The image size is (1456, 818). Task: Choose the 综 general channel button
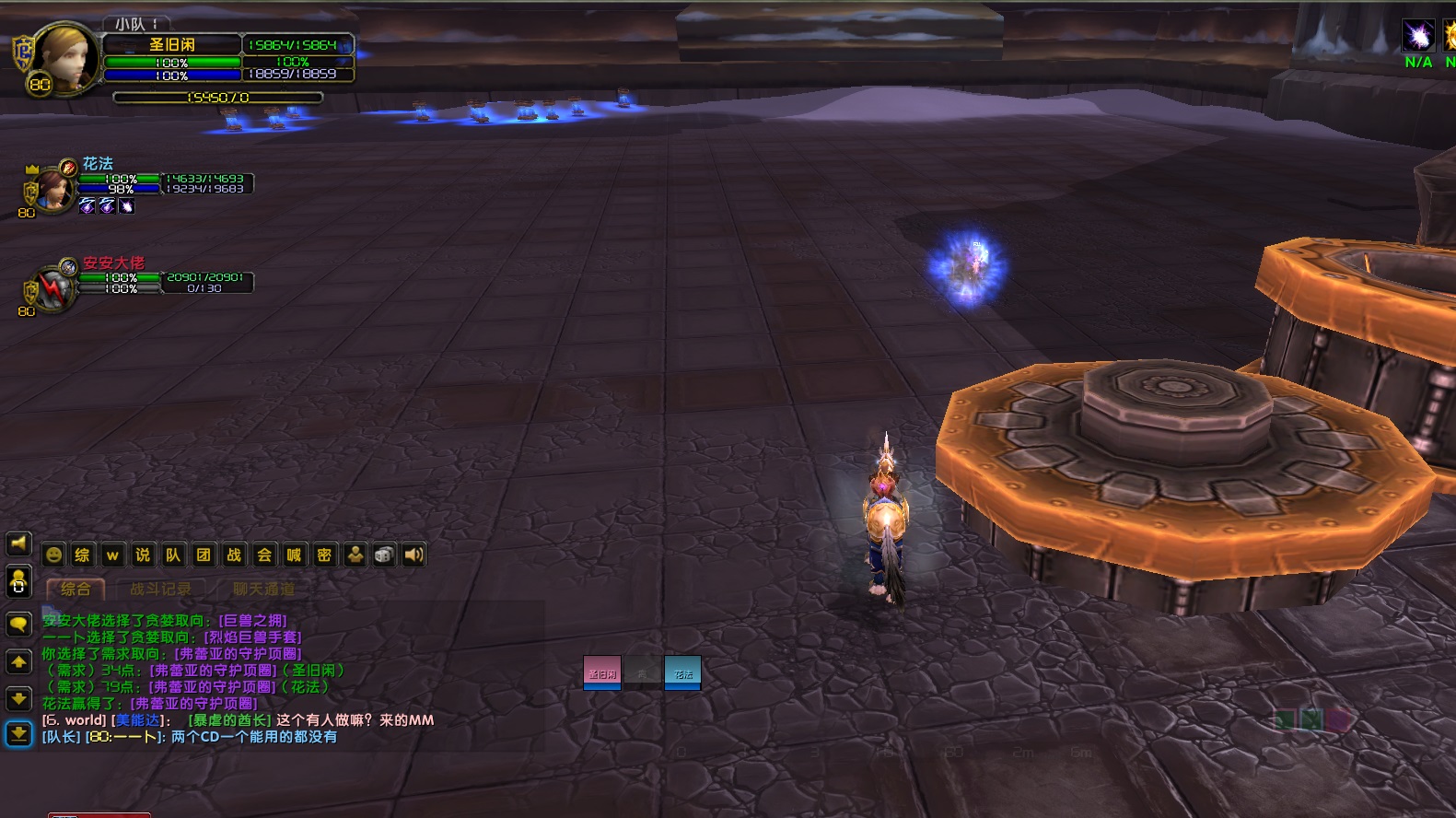click(83, 555)
